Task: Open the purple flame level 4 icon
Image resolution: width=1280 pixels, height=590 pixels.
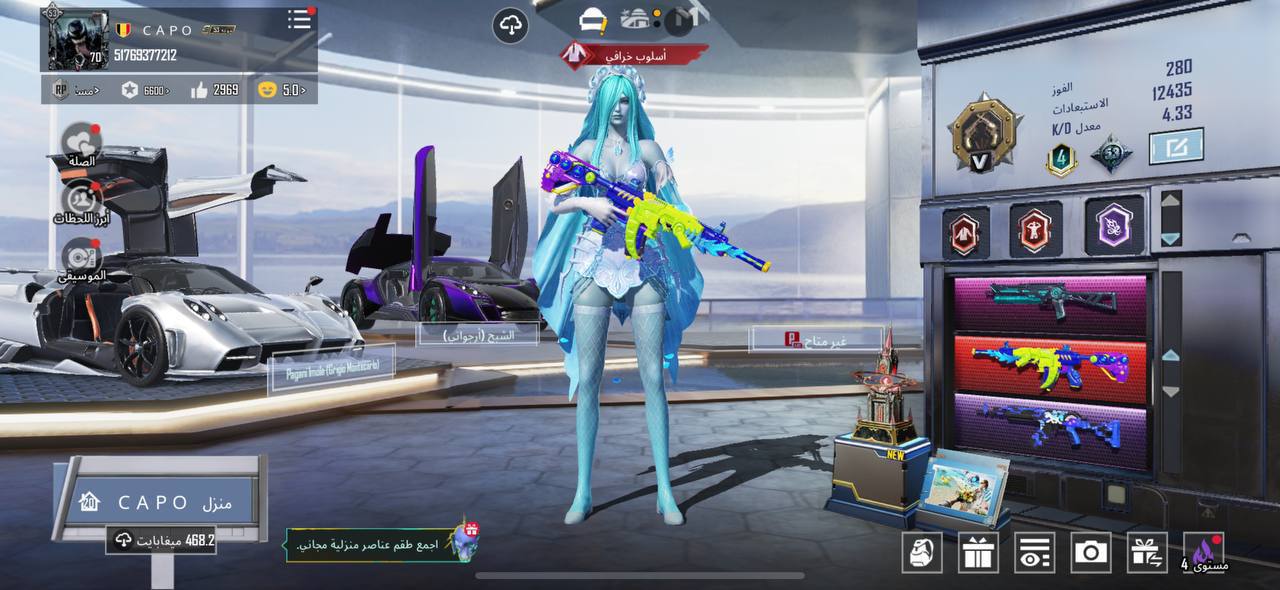Action: tap(1203, 552)
